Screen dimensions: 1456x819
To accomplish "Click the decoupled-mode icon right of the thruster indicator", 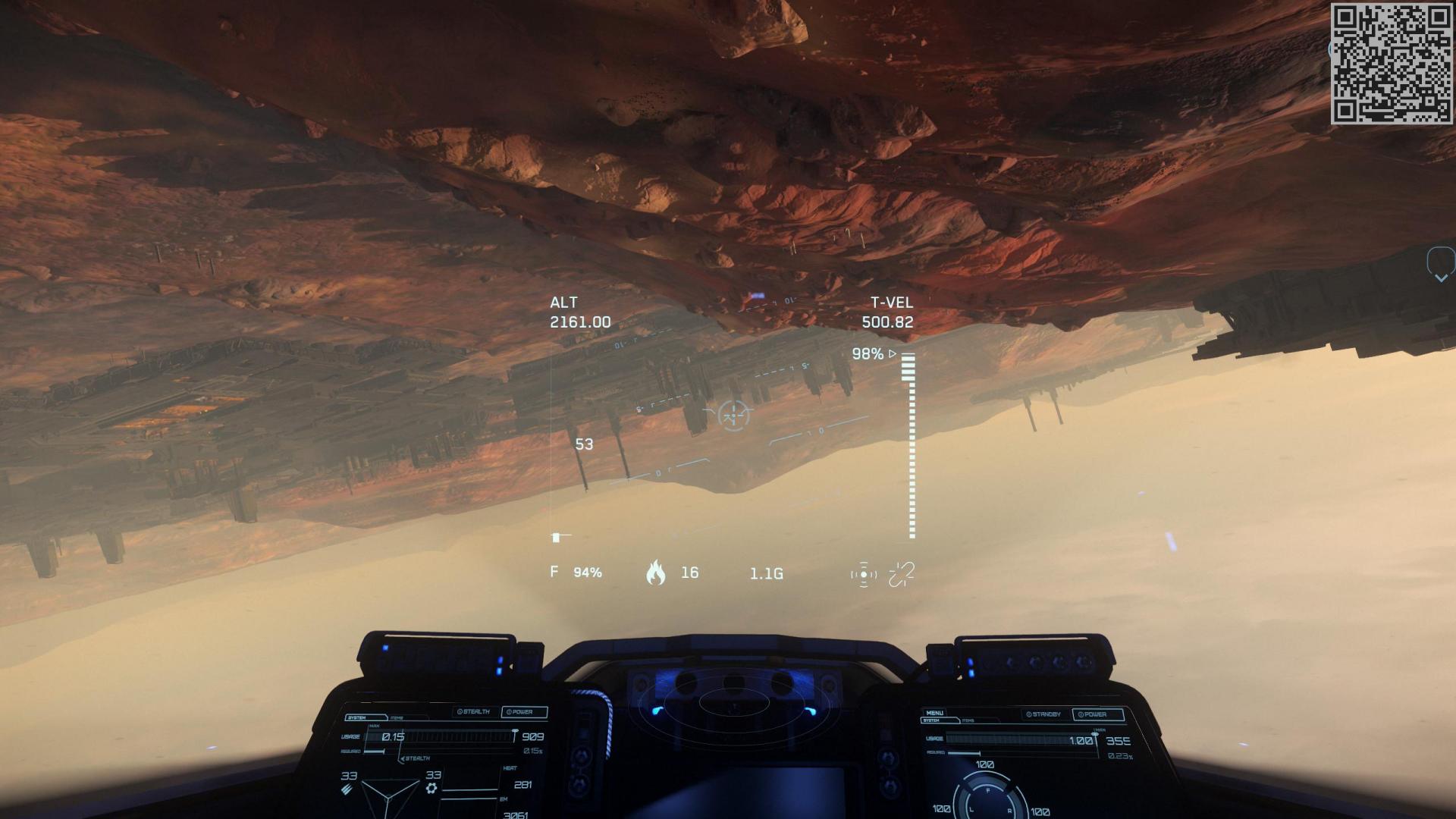I will pos(901,573).
